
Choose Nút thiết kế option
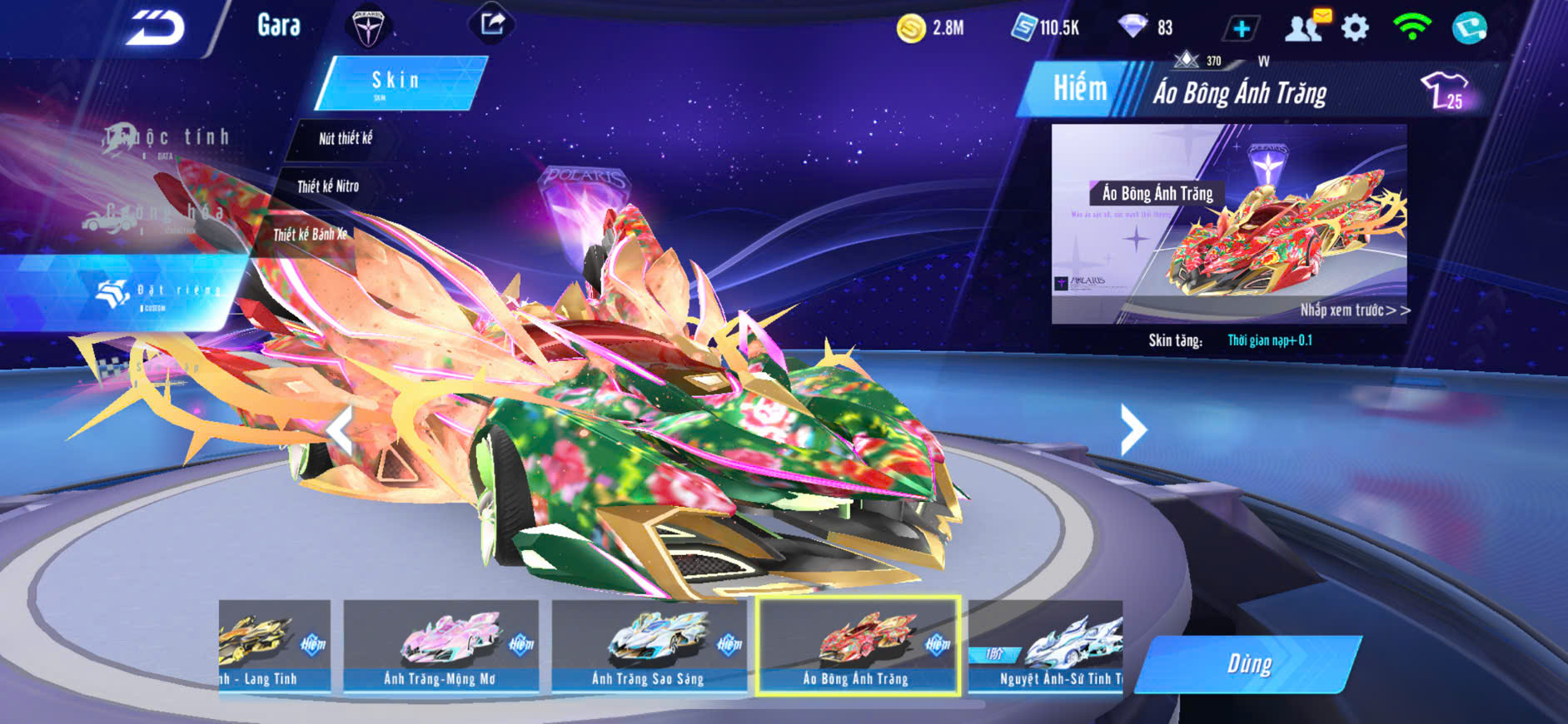tap(346, 139)
